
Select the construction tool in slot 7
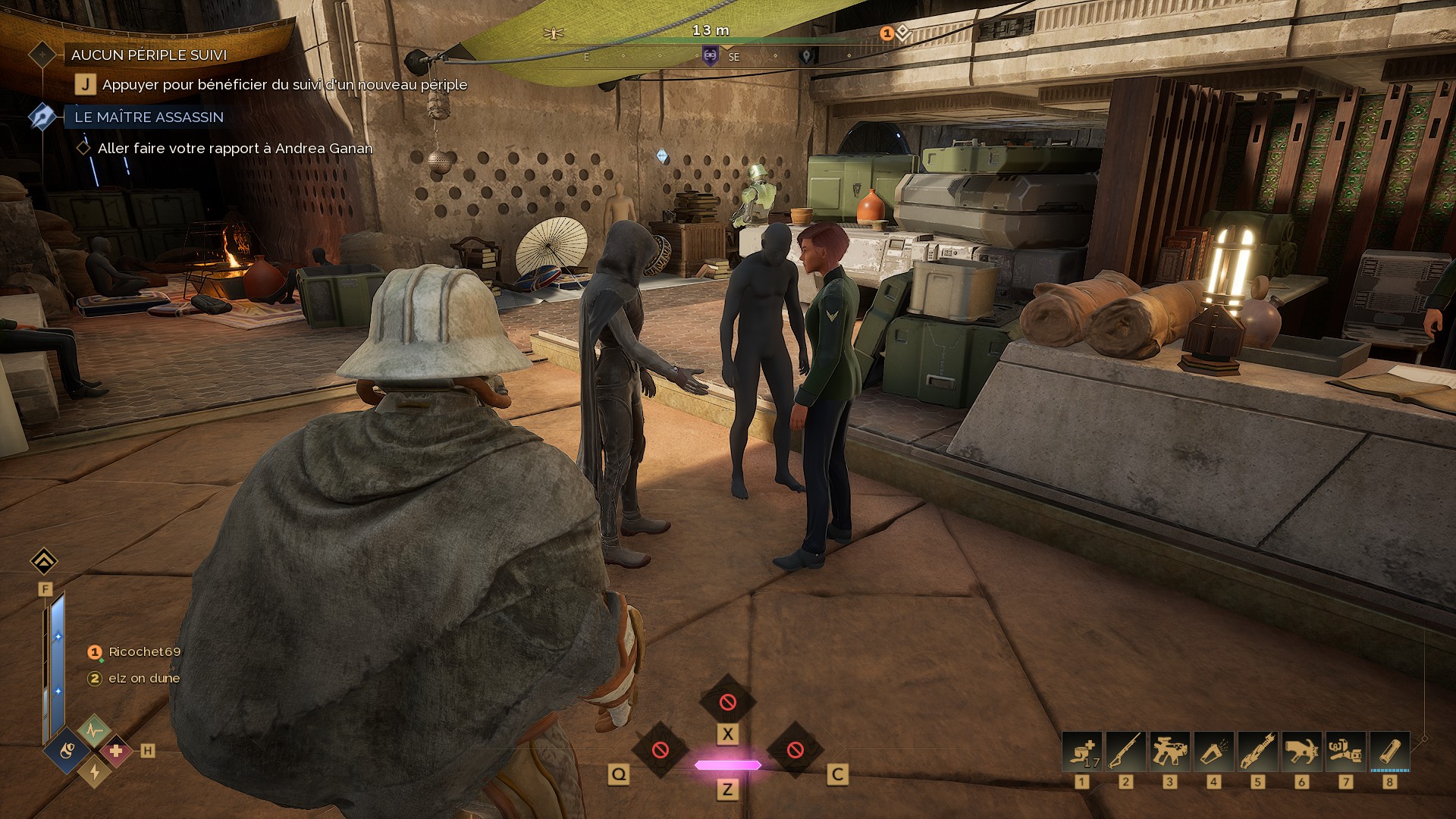coord(1346,752)
